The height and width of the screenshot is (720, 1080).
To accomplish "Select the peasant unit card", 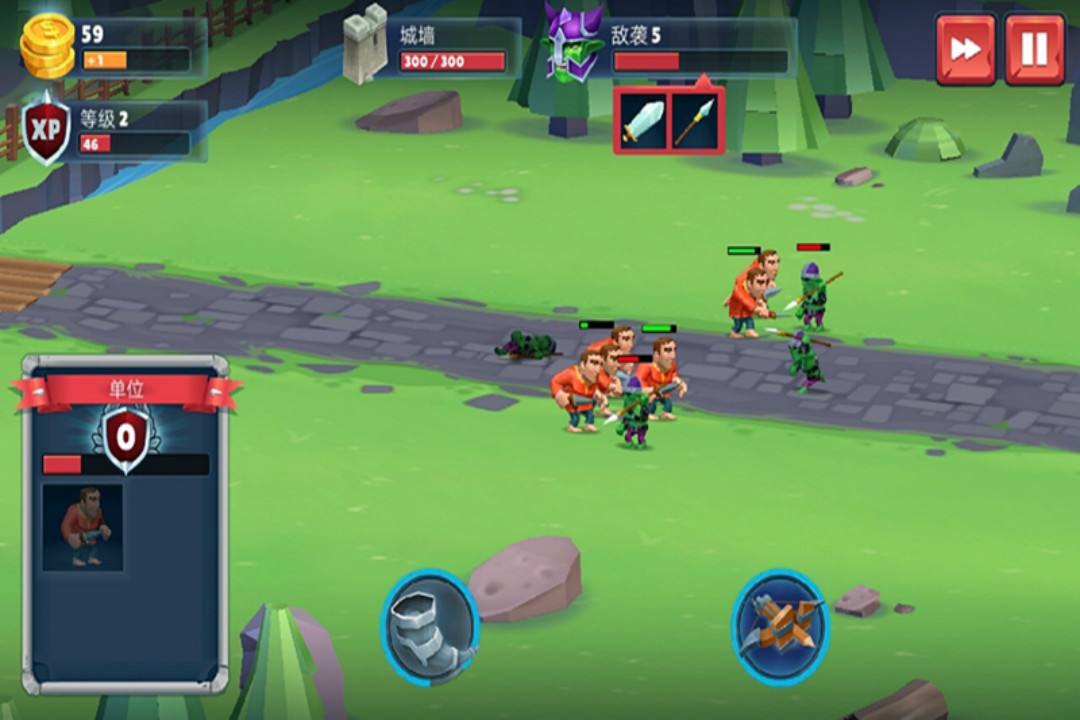I will (82, 527).
